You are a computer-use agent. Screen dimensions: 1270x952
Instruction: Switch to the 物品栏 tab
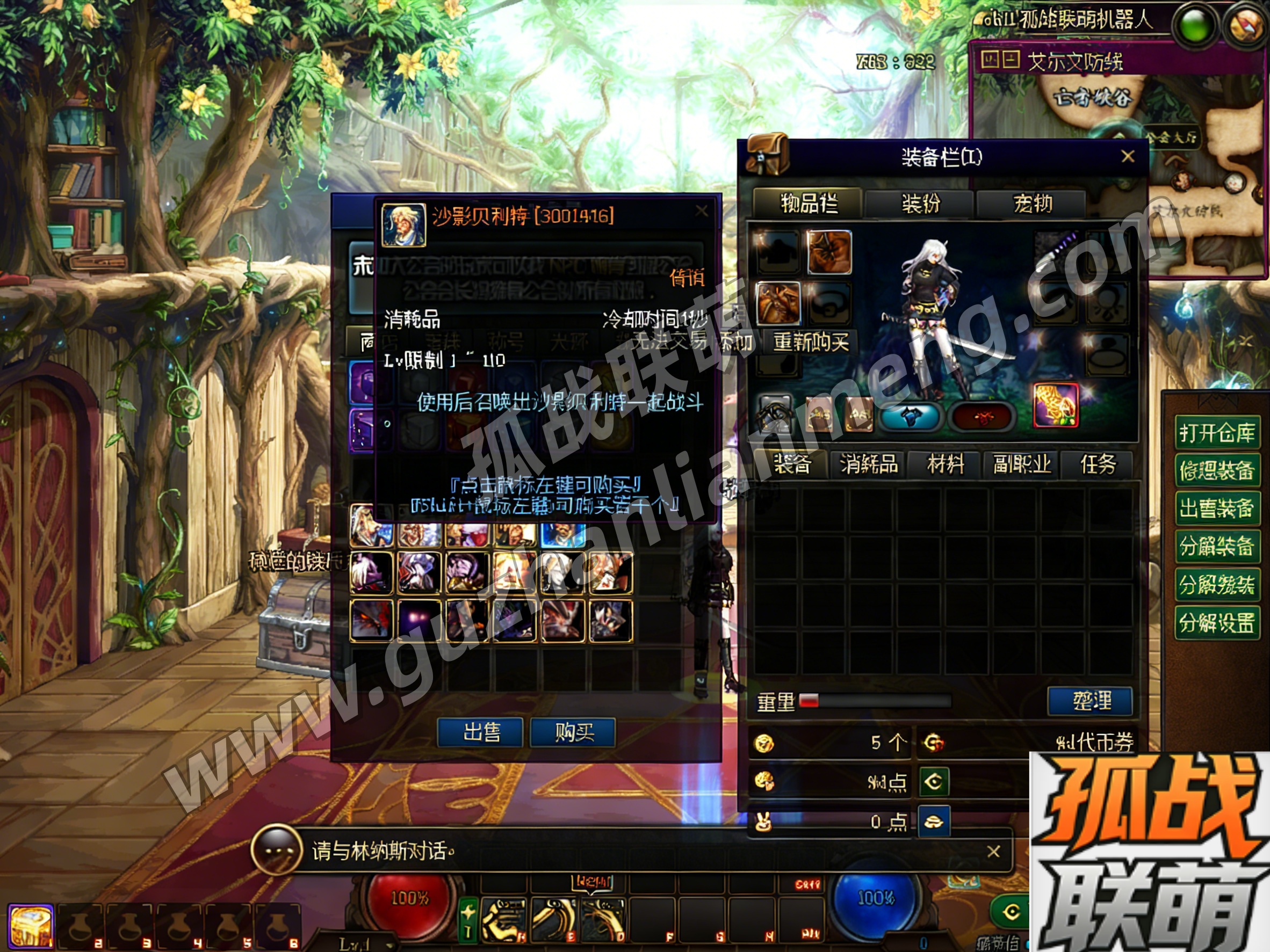point(809,203)
